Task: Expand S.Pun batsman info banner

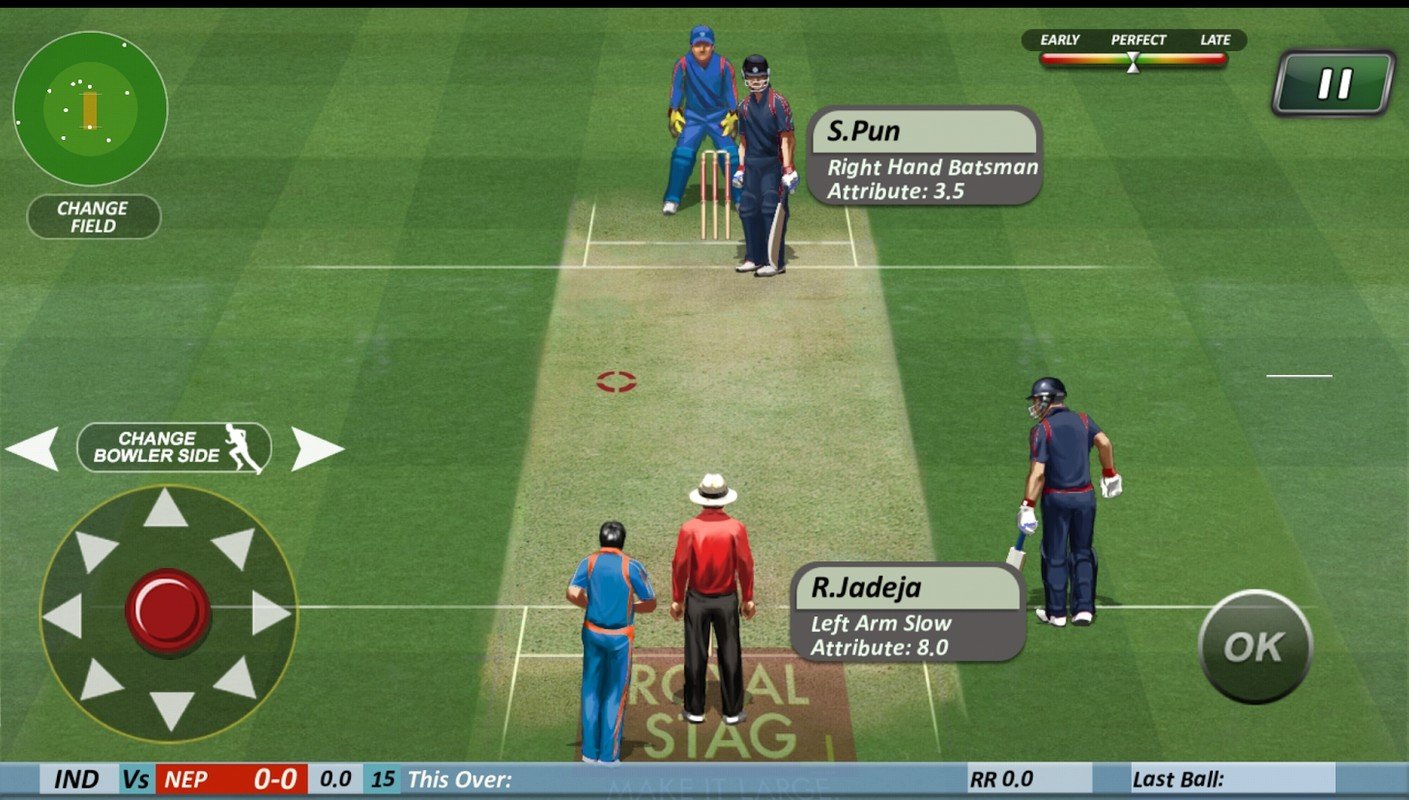Action: 926,155
